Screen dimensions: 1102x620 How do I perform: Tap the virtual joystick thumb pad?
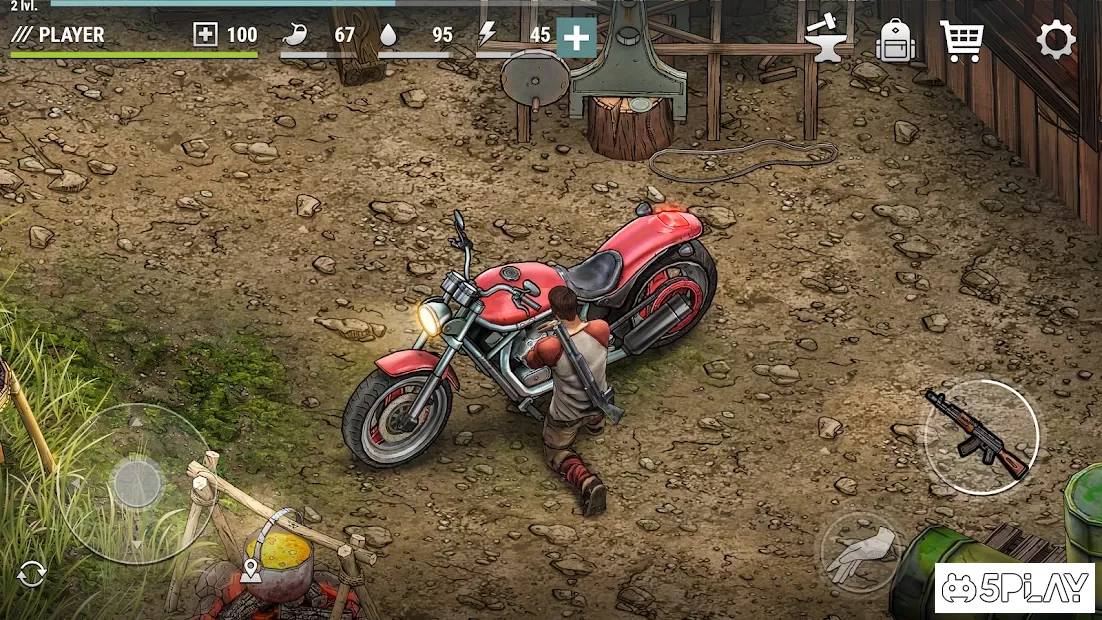click(x=137, y=484)
